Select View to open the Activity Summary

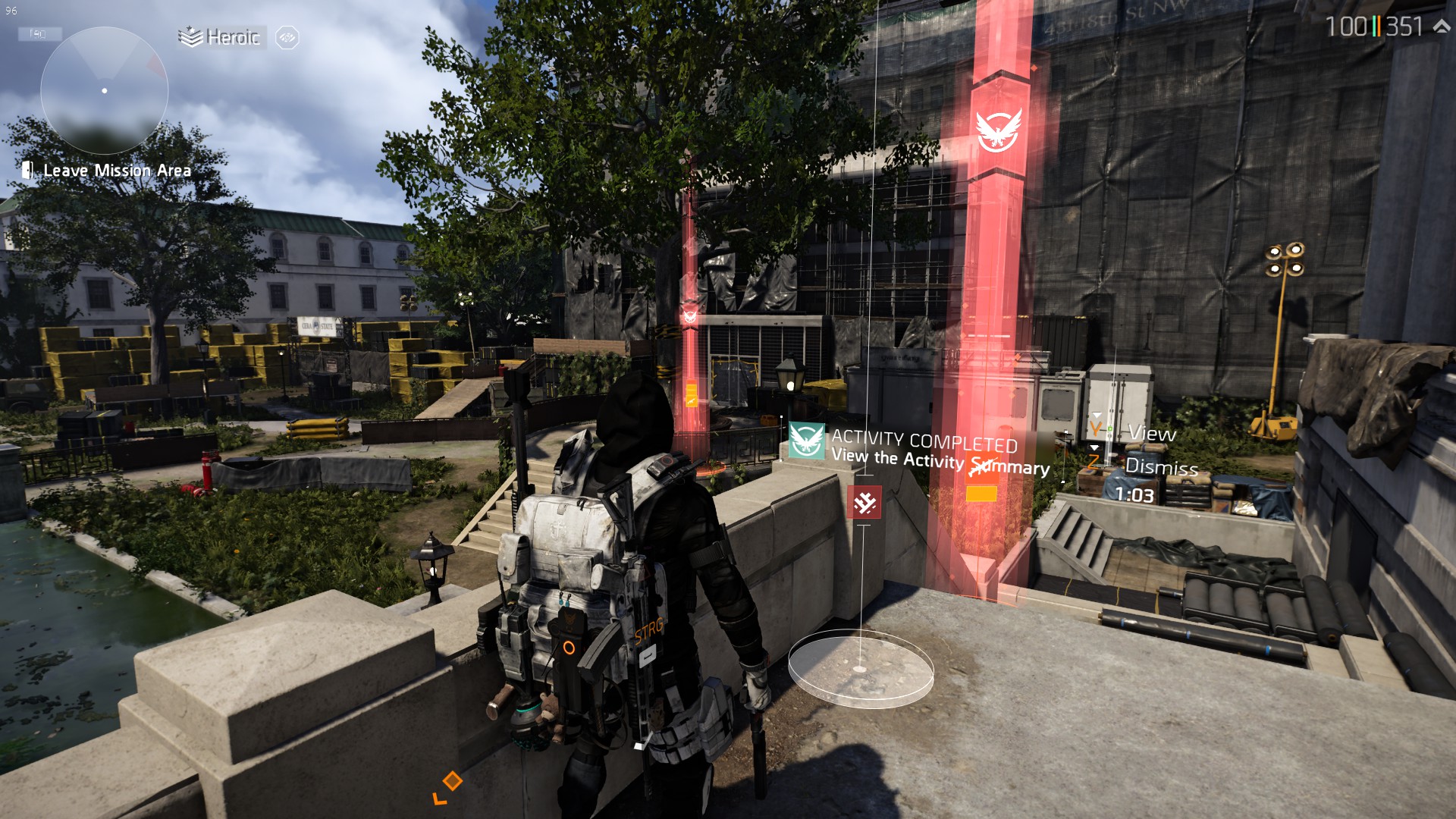pyautogui.click(x=1152, y=435)
